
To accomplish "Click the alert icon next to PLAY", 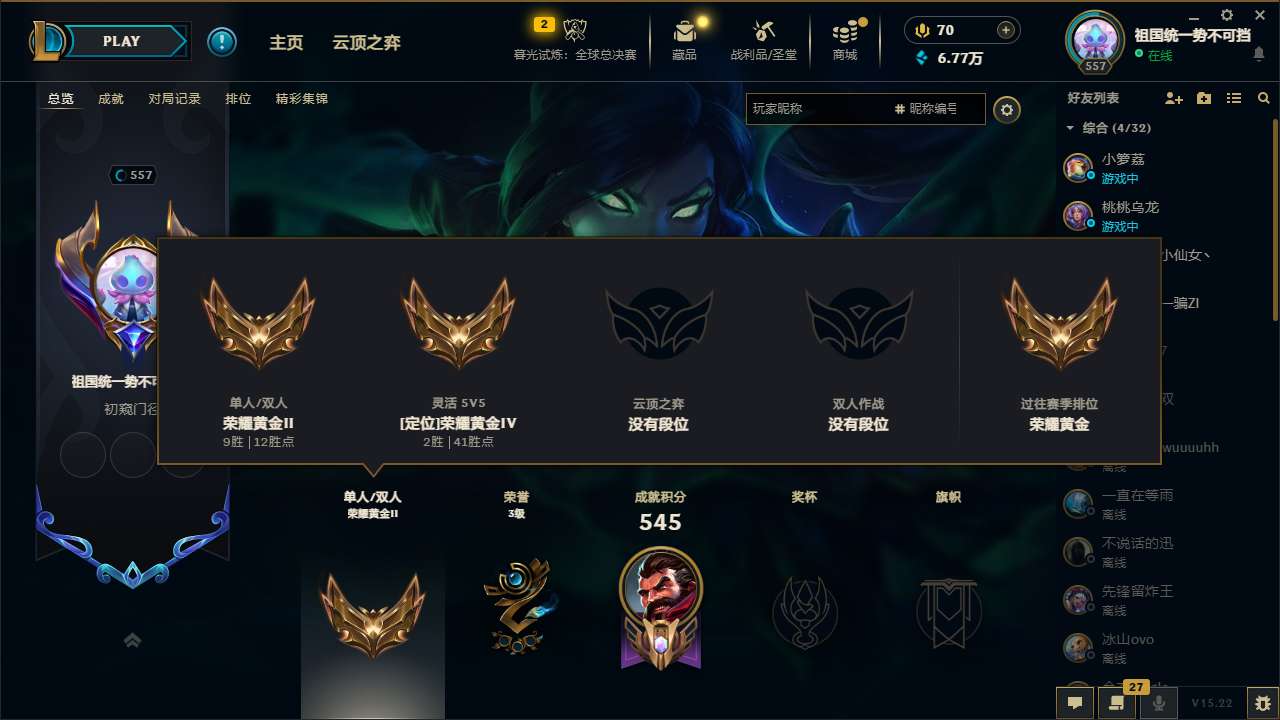I will click(222, 41).
